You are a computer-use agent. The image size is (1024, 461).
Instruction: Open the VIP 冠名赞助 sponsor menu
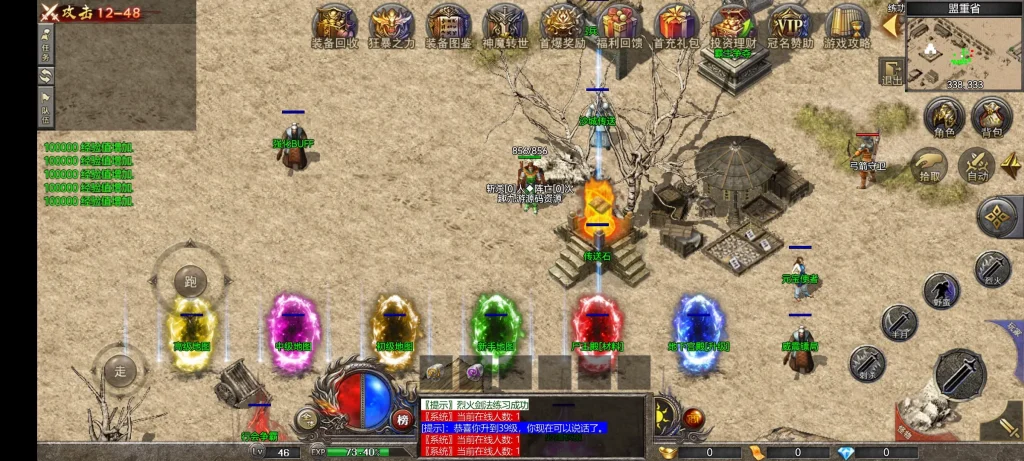point(790,25)
